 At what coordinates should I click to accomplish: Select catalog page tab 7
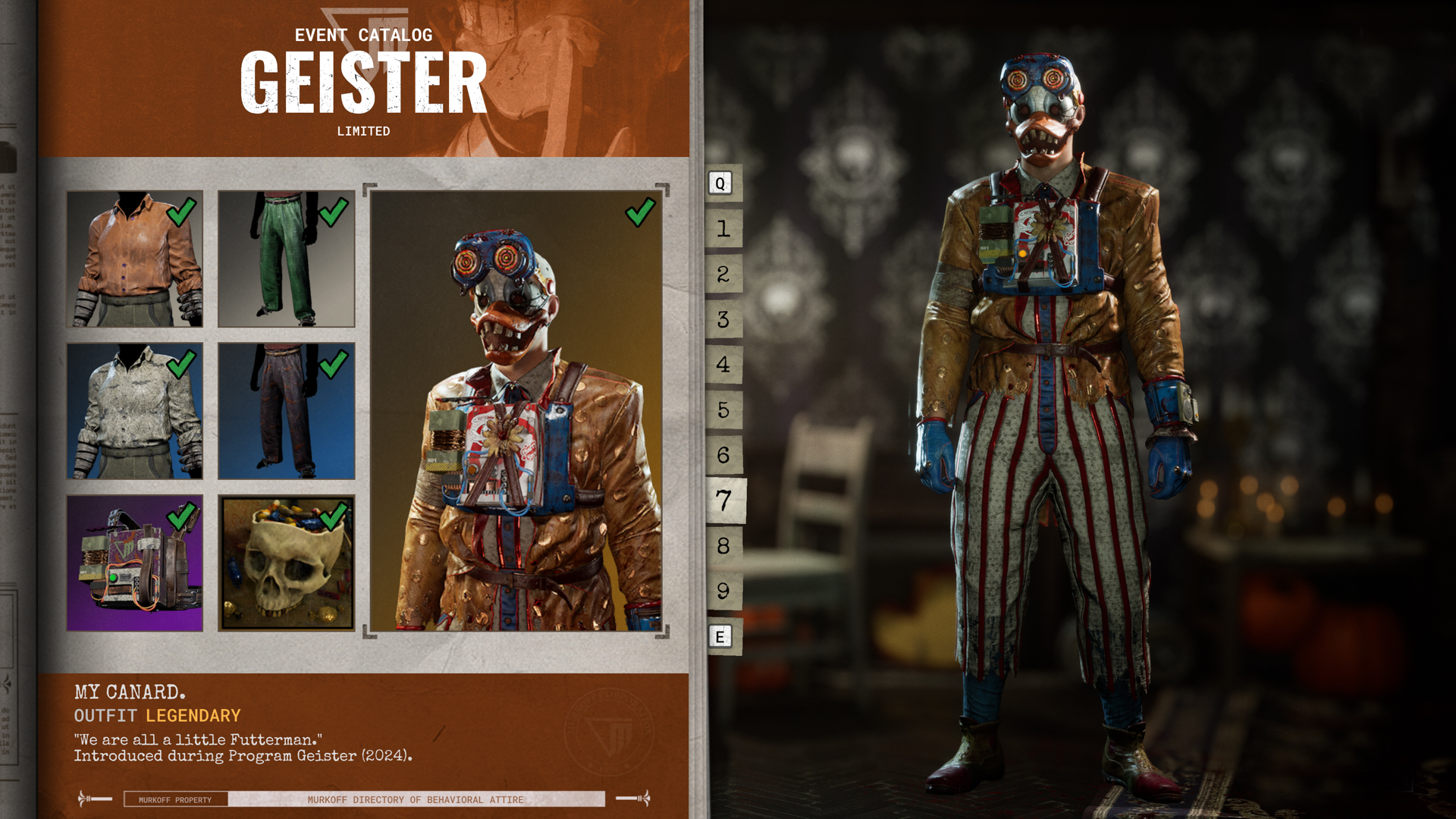[x=725, y=500]
